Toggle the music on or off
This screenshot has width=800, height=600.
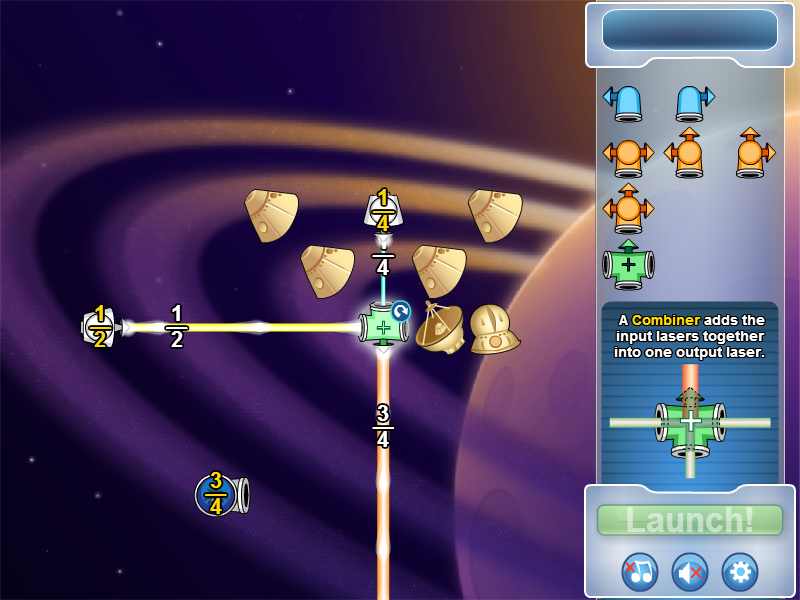(640, 571)
